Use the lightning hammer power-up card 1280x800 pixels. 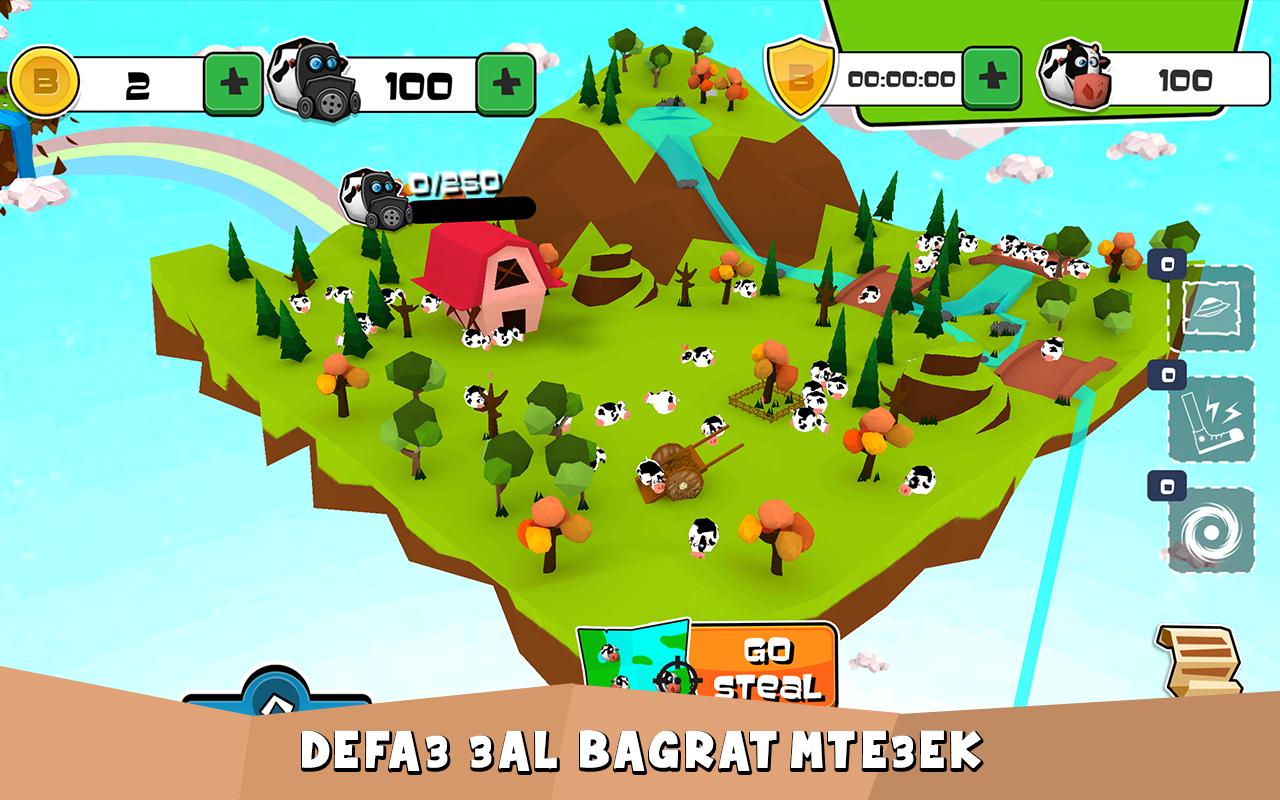coord(1212,419)
